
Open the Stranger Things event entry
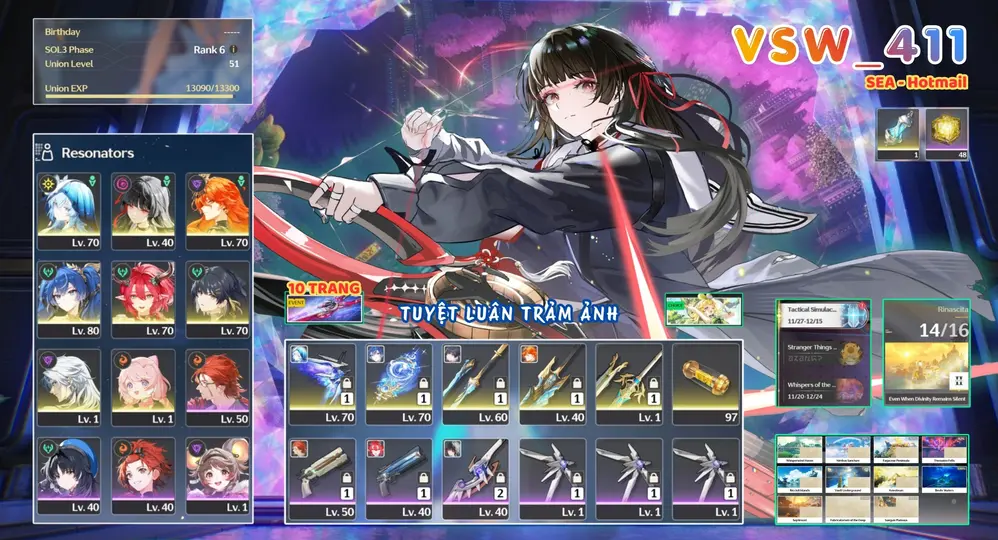(x=825, y=352)
